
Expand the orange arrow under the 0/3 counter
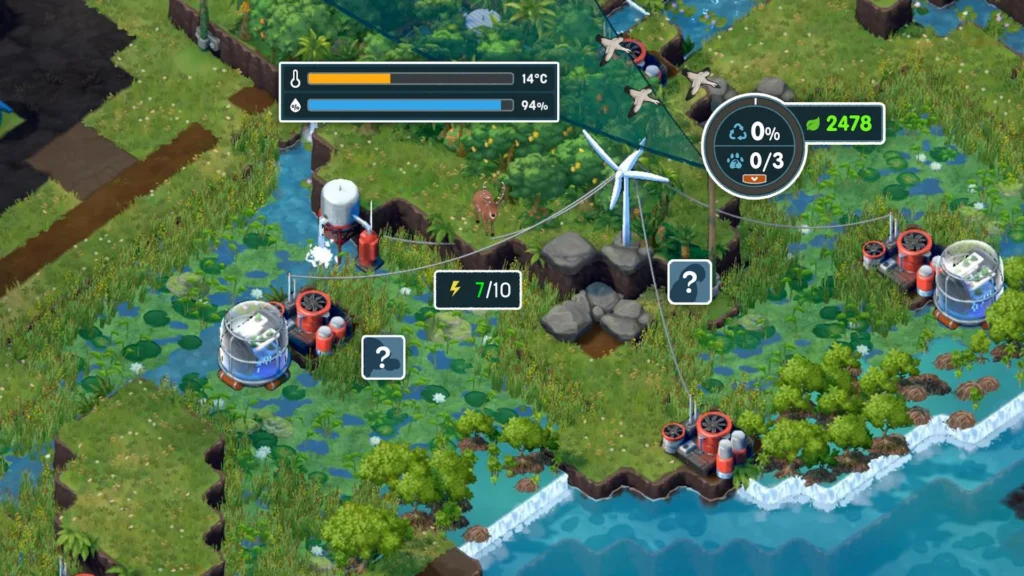click(x=753, y=179)
